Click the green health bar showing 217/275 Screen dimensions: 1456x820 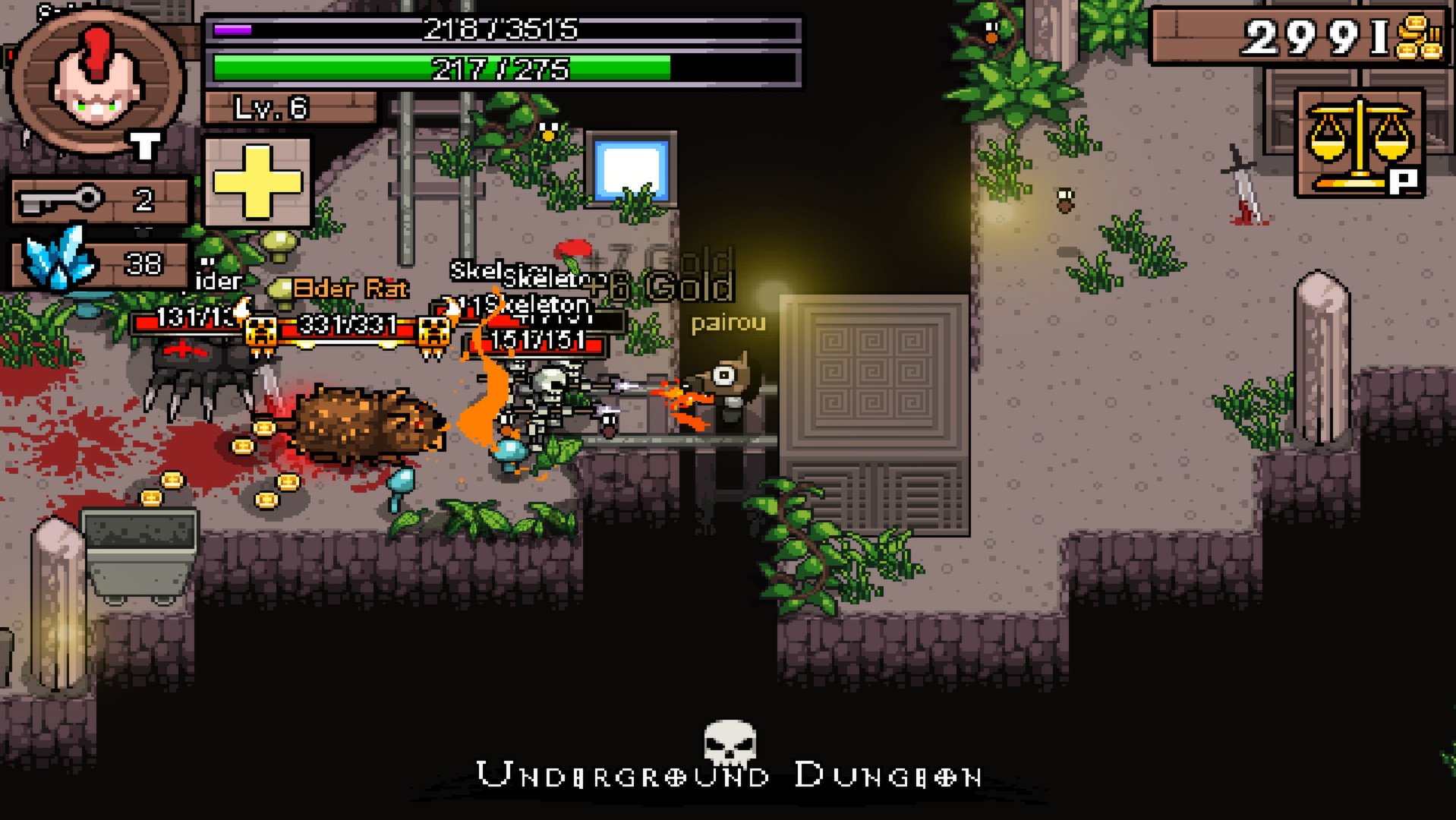(501, 68)
